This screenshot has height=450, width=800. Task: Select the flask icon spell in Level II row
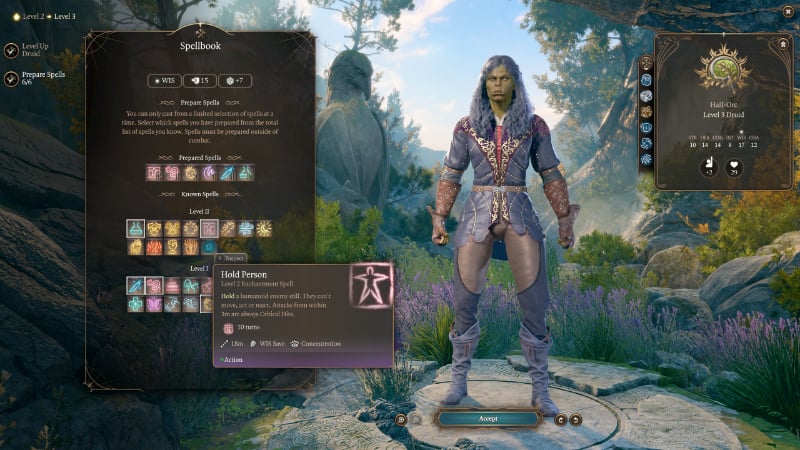click(135, 229)
